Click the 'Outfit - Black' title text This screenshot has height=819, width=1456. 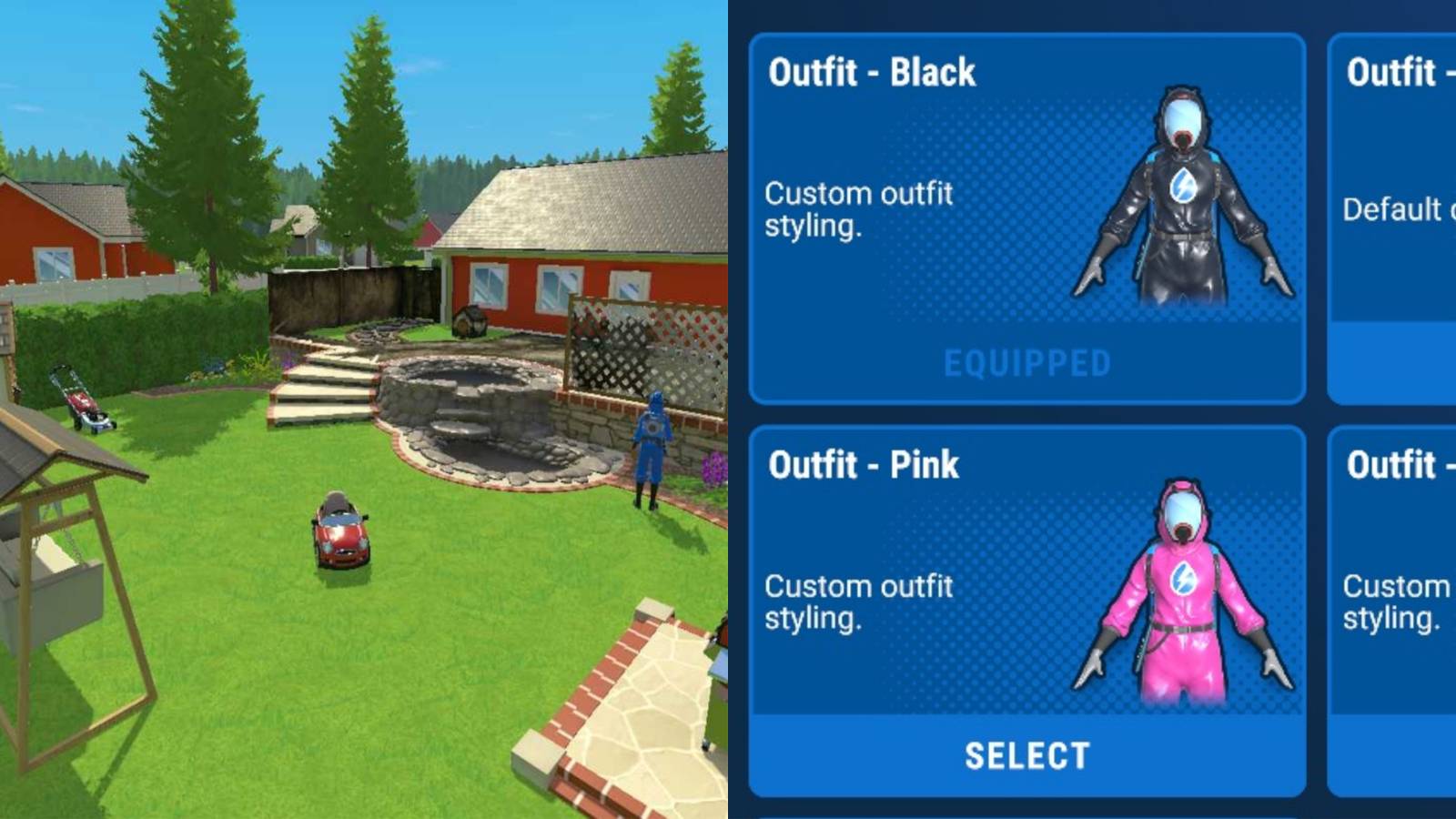(x=872, y=71)
